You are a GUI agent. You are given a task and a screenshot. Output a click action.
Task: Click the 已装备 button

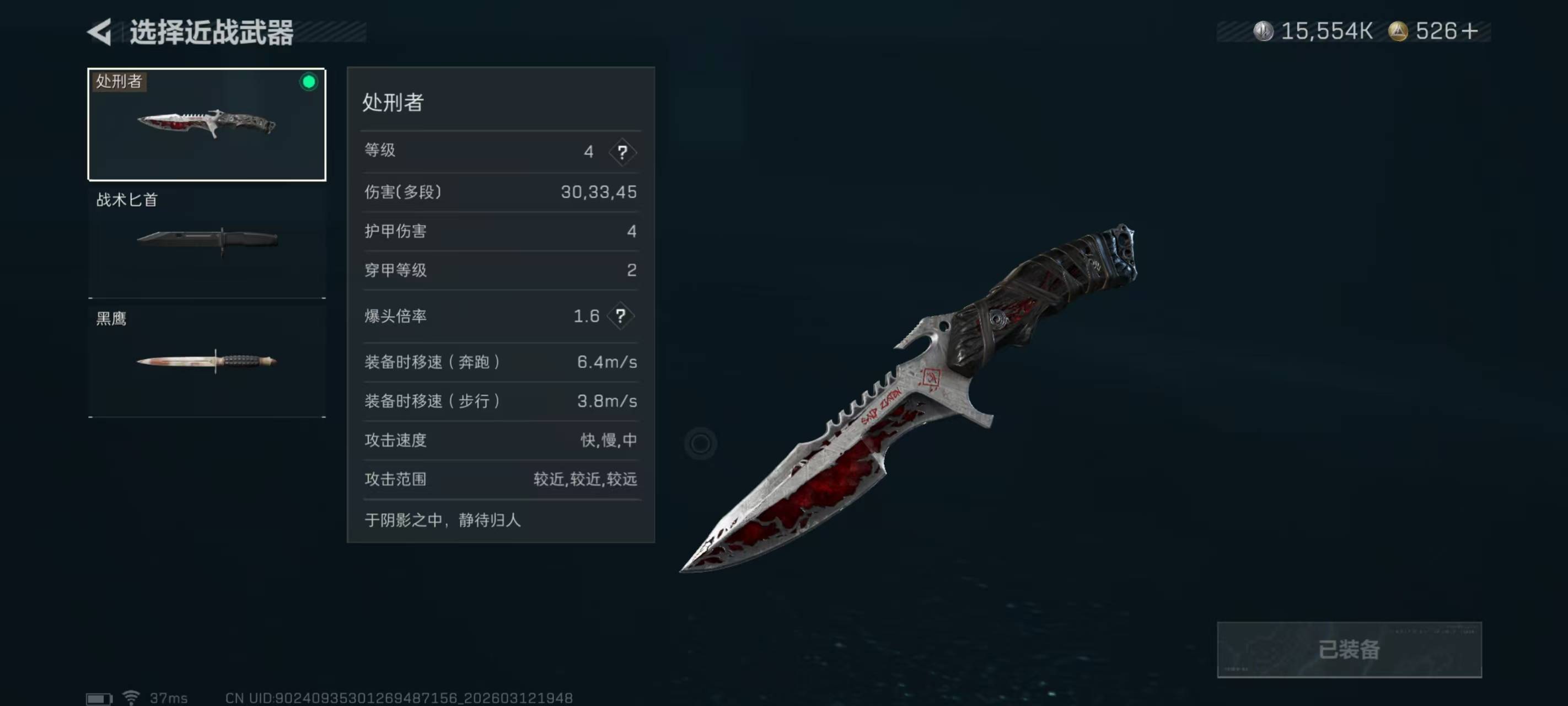tap(1348, 649)
